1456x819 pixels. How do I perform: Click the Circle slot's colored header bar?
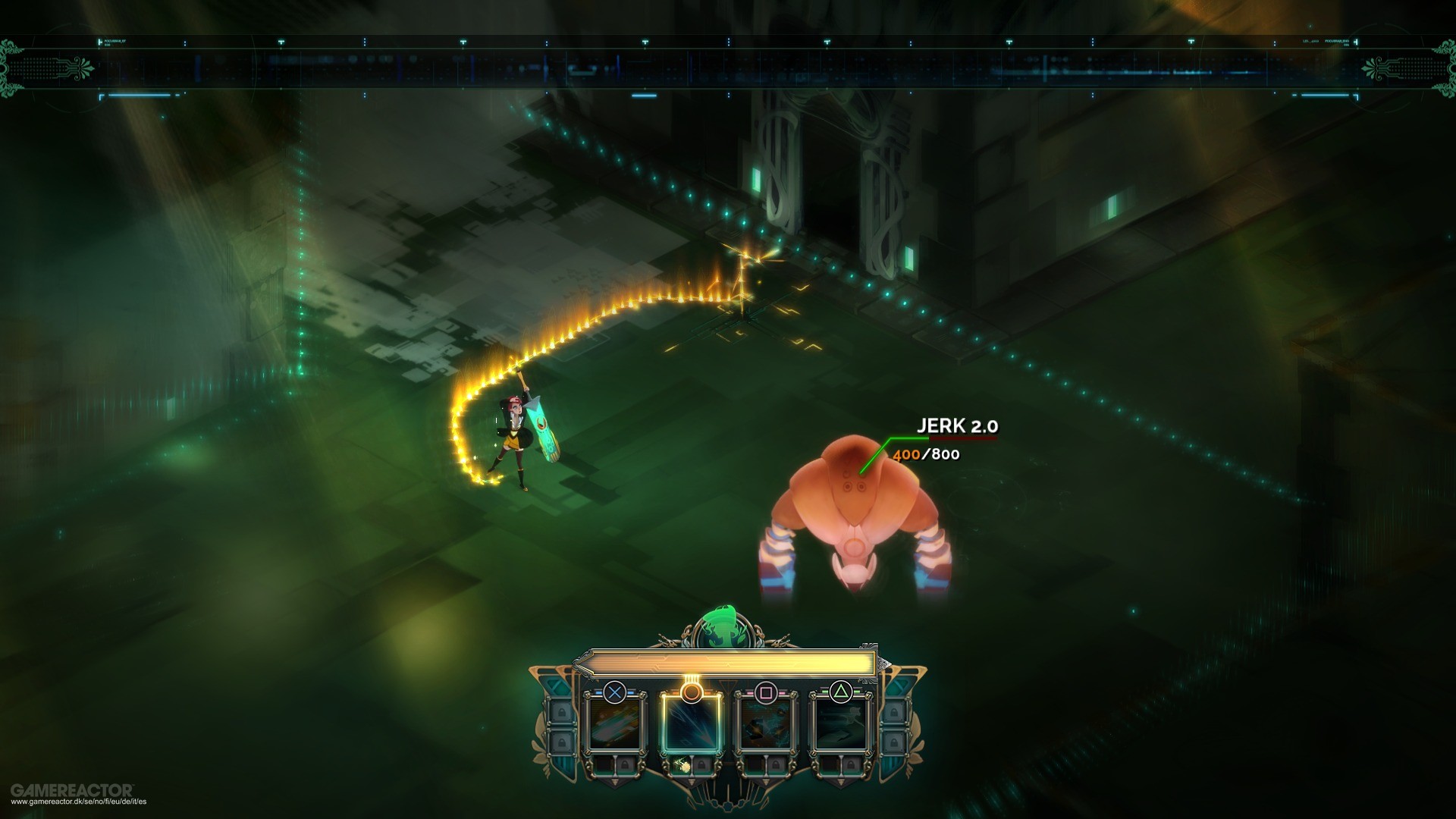click(x=673, y=692)
